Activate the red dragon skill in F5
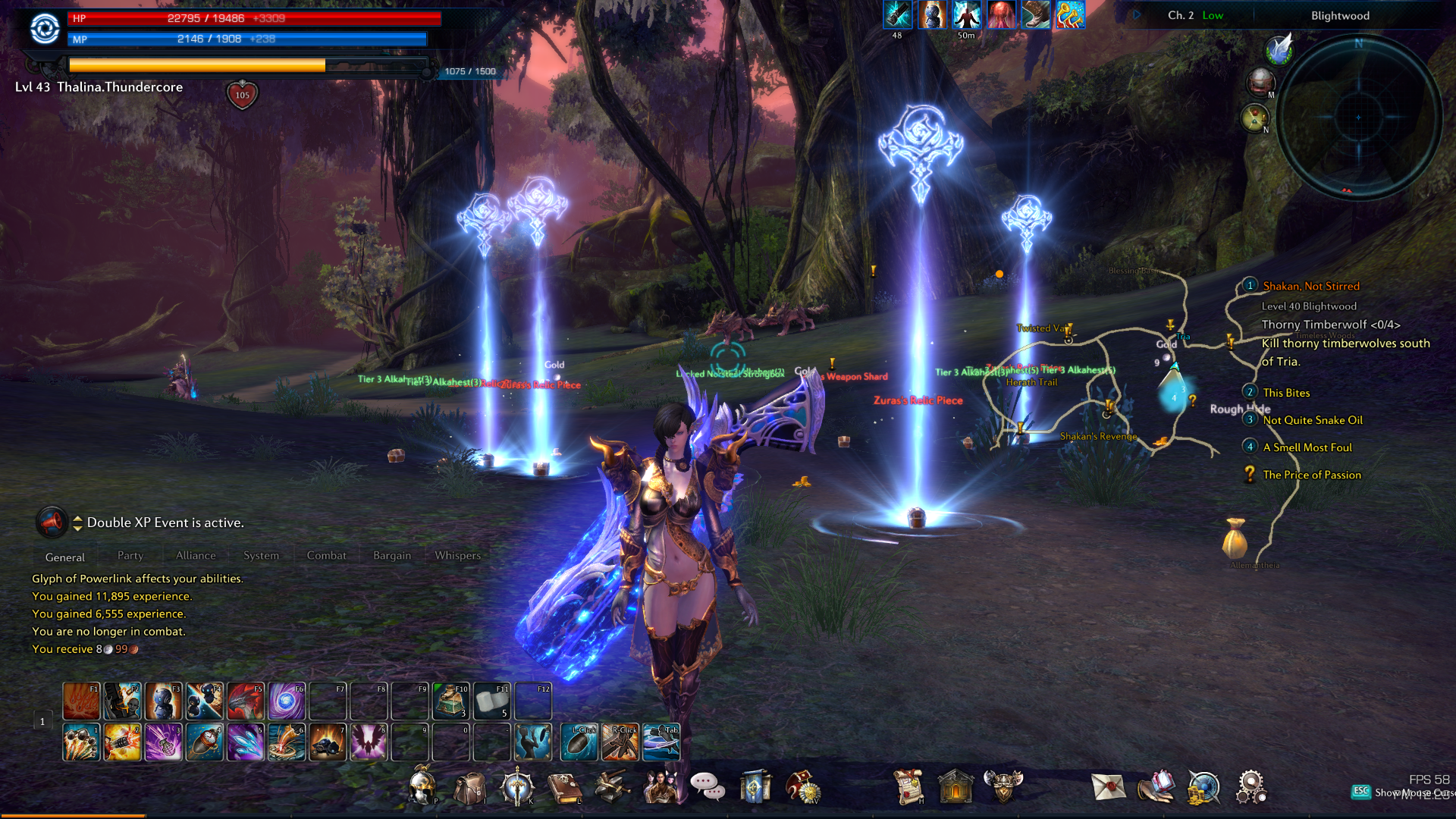This screenshot has height=819, width=1456. click(245, 701)
